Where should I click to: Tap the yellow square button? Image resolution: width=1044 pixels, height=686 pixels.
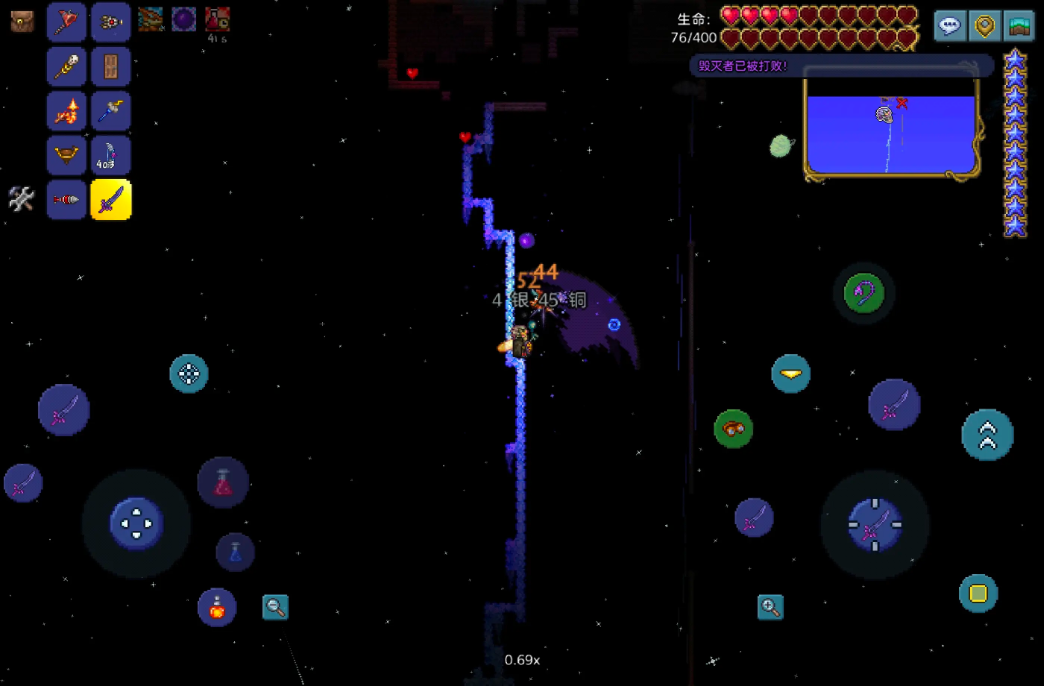click(x=978, y=593)
